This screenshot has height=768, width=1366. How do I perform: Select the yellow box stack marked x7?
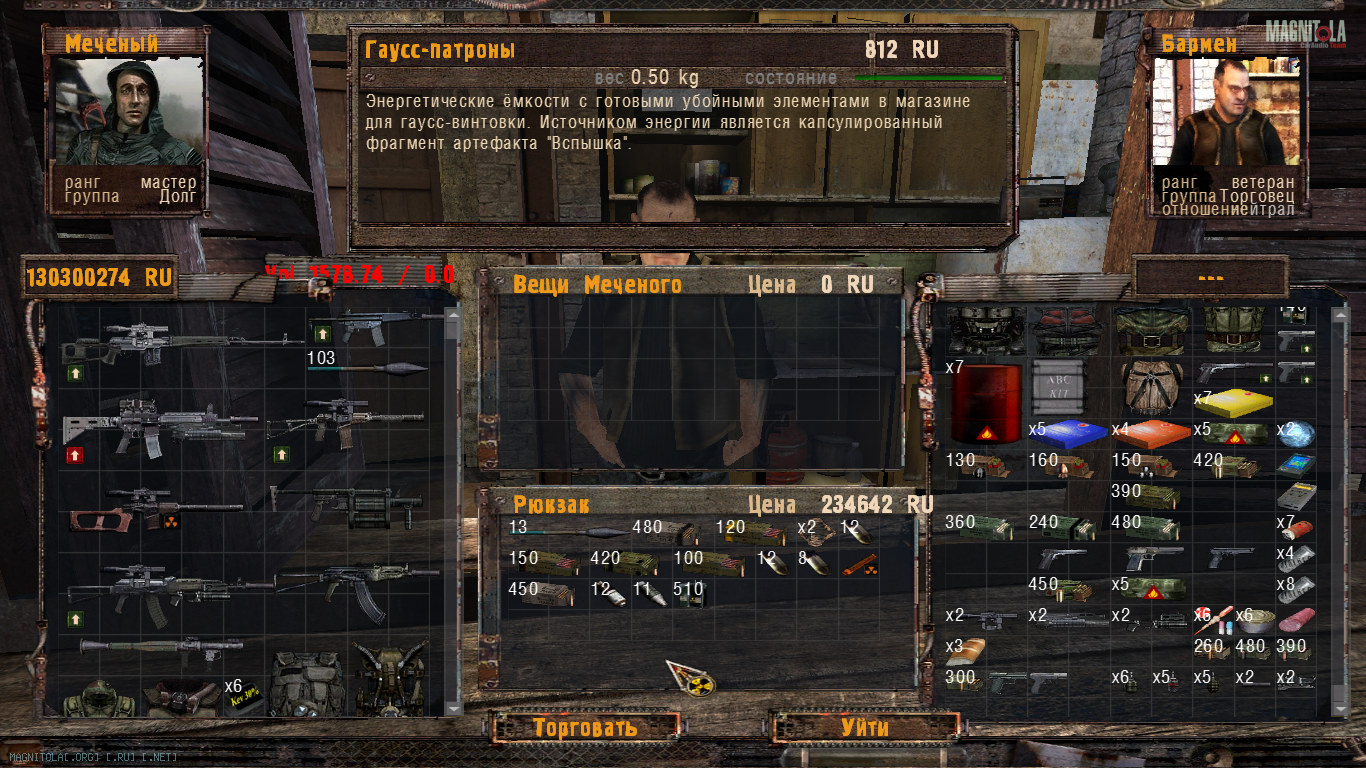1236,401
